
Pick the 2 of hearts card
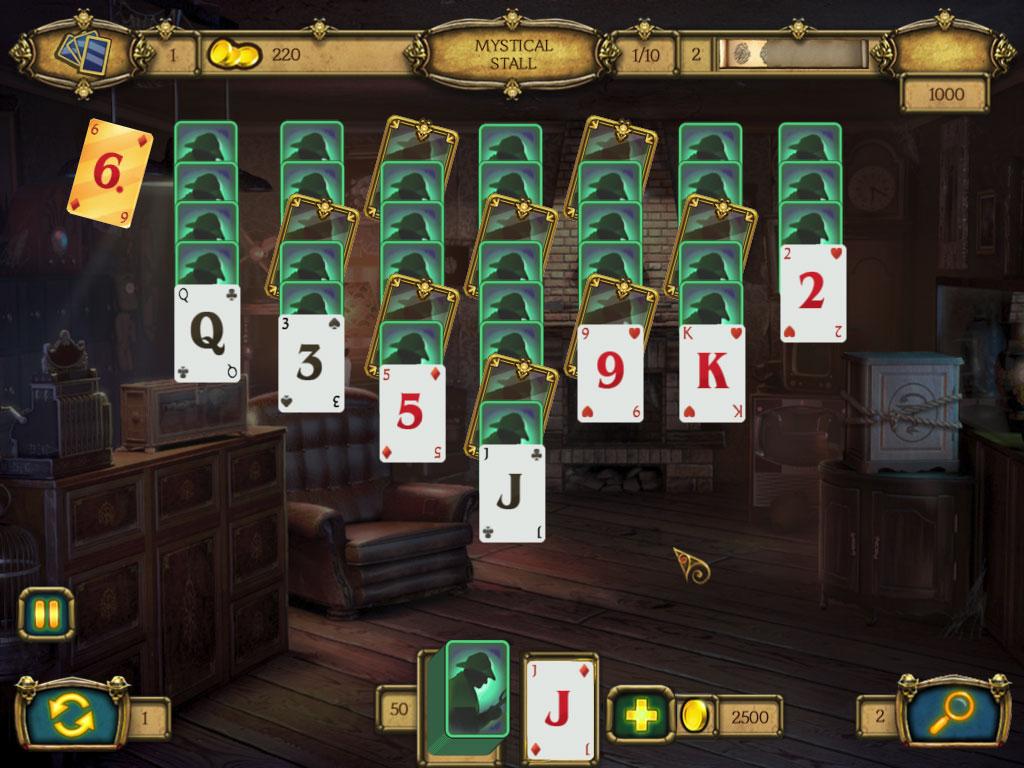click(x=812, y=293)
